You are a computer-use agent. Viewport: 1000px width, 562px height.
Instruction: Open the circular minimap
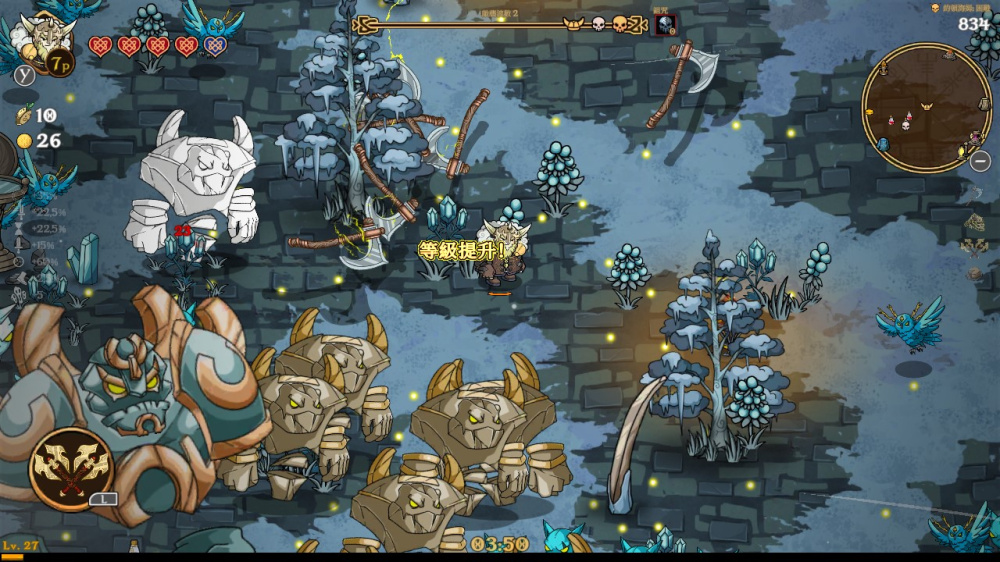926,107
